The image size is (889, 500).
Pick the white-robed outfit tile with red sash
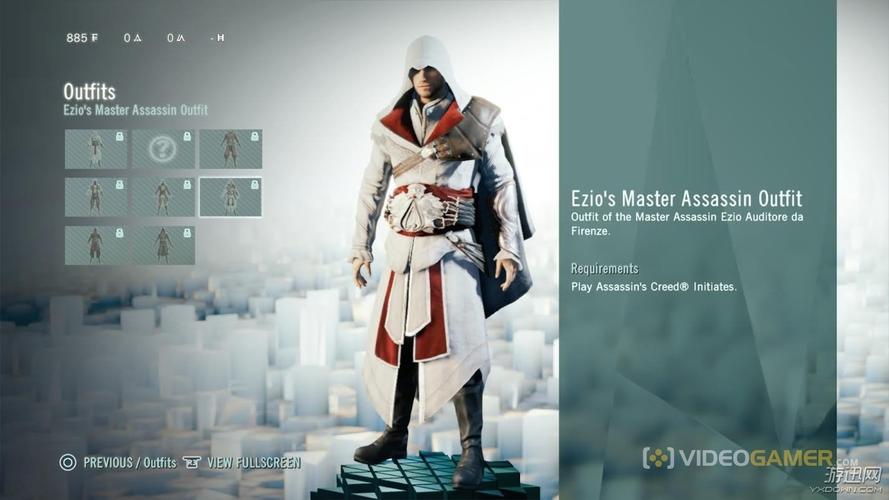(x=96, y=149)
